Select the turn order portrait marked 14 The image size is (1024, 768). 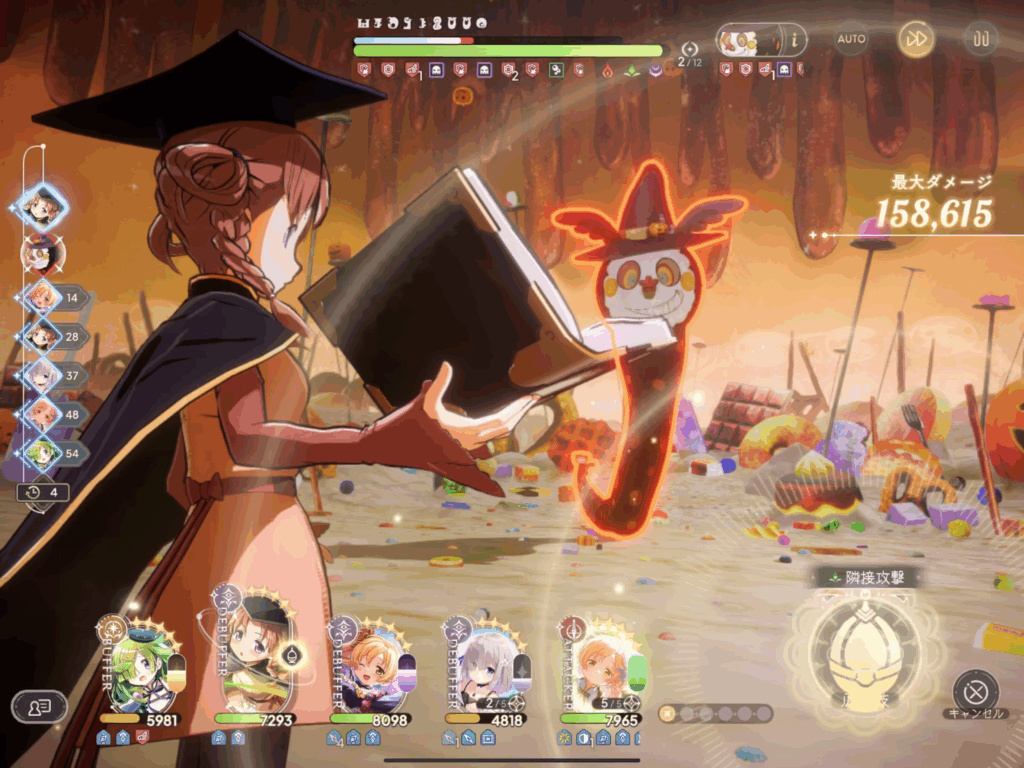click(43, 297)
